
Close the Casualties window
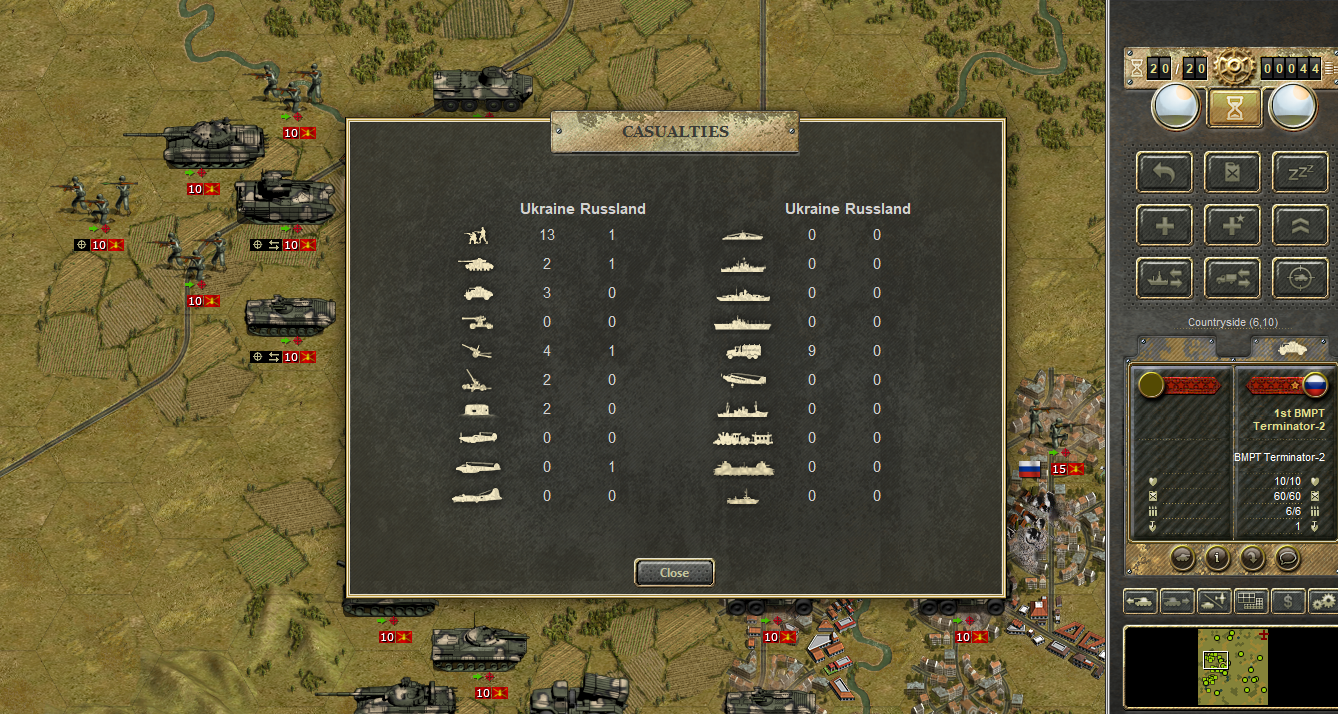pos(674,573)
